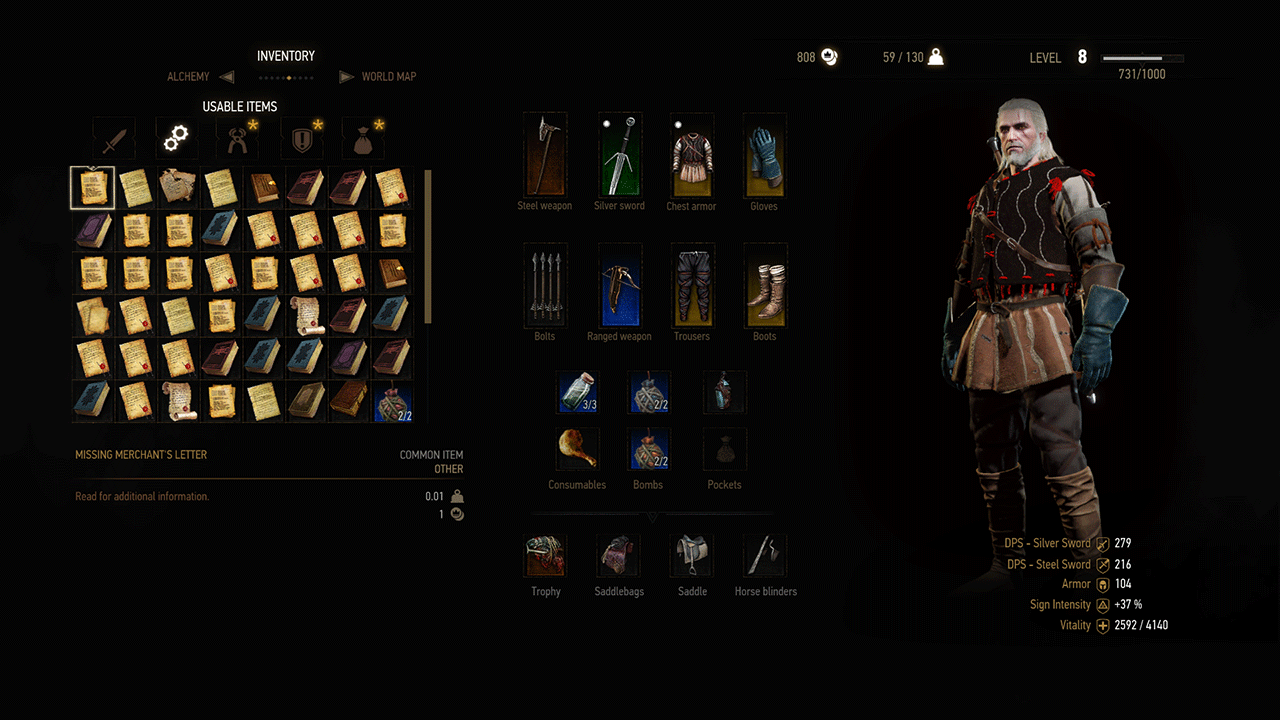Select the Bombs quick slot showing 2/2
Image resolution: width=1280 pixels, height=720 pixels.
648,450
